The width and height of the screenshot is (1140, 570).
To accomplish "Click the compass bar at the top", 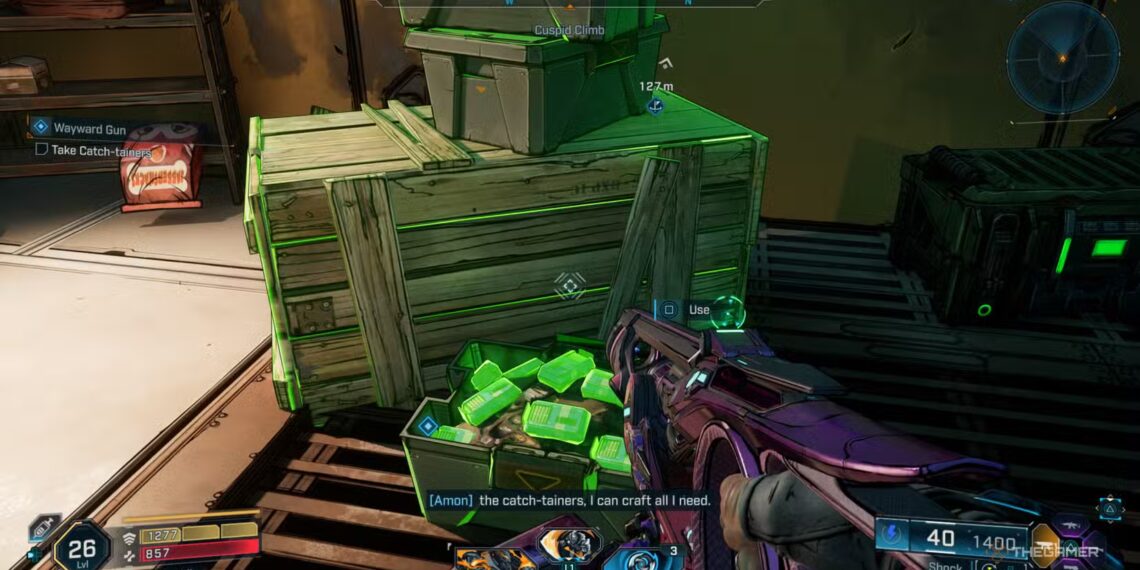I will click(x=570, y=4).
